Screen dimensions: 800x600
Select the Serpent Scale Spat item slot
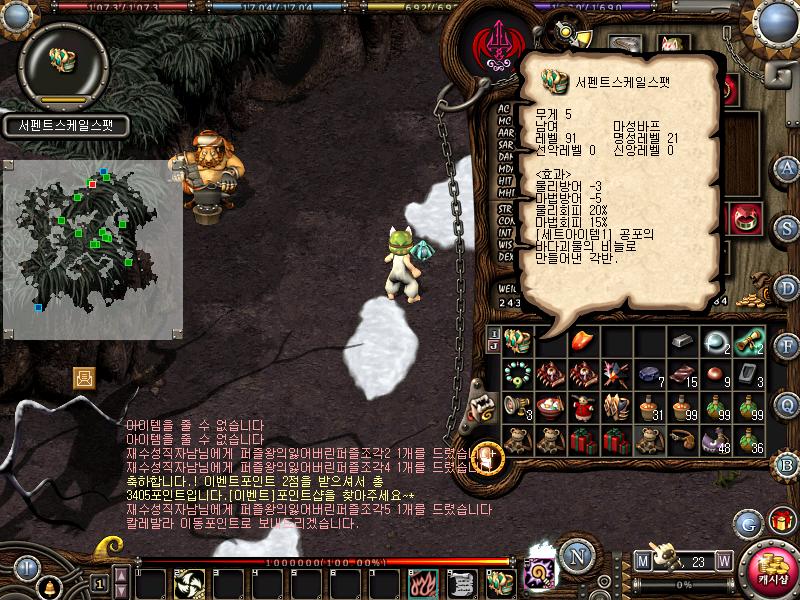[x=517, y=341]
